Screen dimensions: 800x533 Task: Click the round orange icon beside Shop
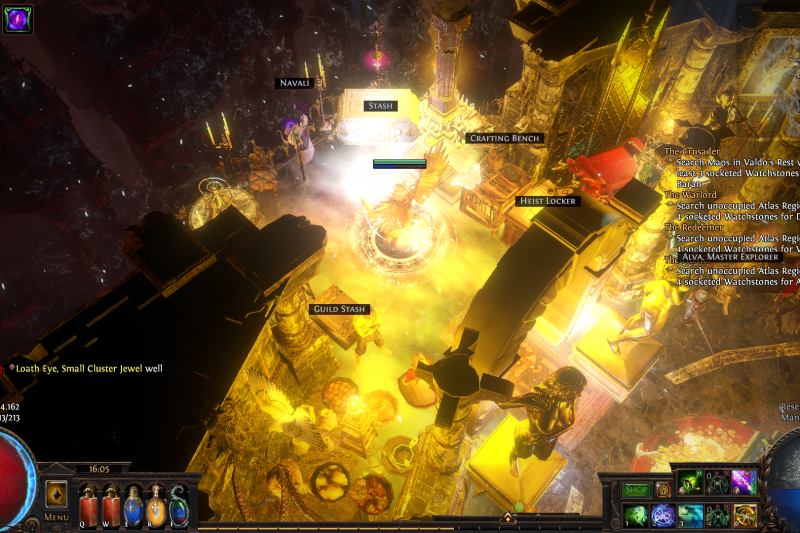663,490
